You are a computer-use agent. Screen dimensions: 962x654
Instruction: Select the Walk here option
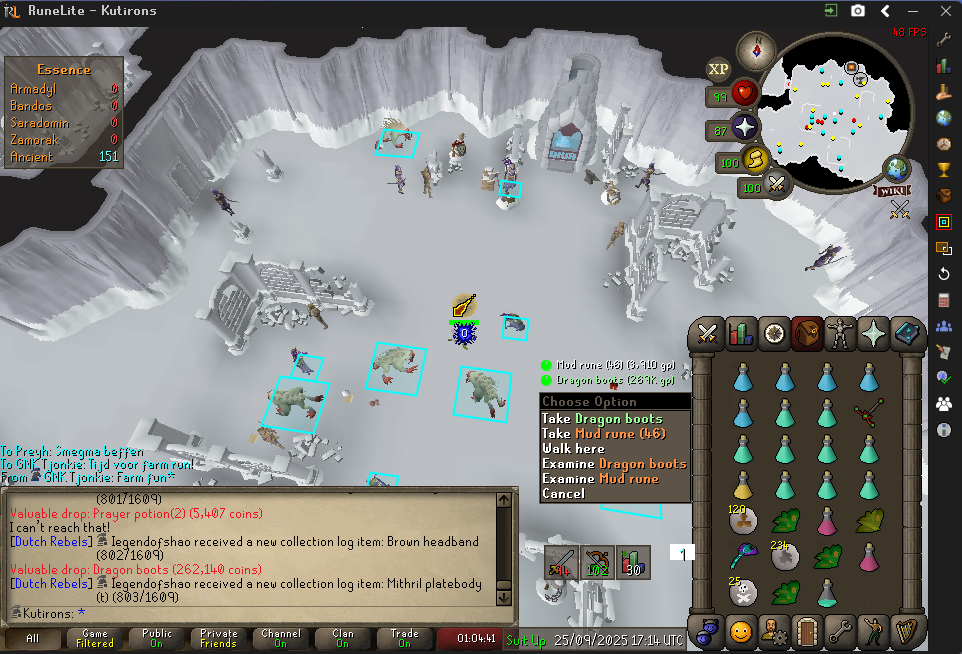[573, 449]
